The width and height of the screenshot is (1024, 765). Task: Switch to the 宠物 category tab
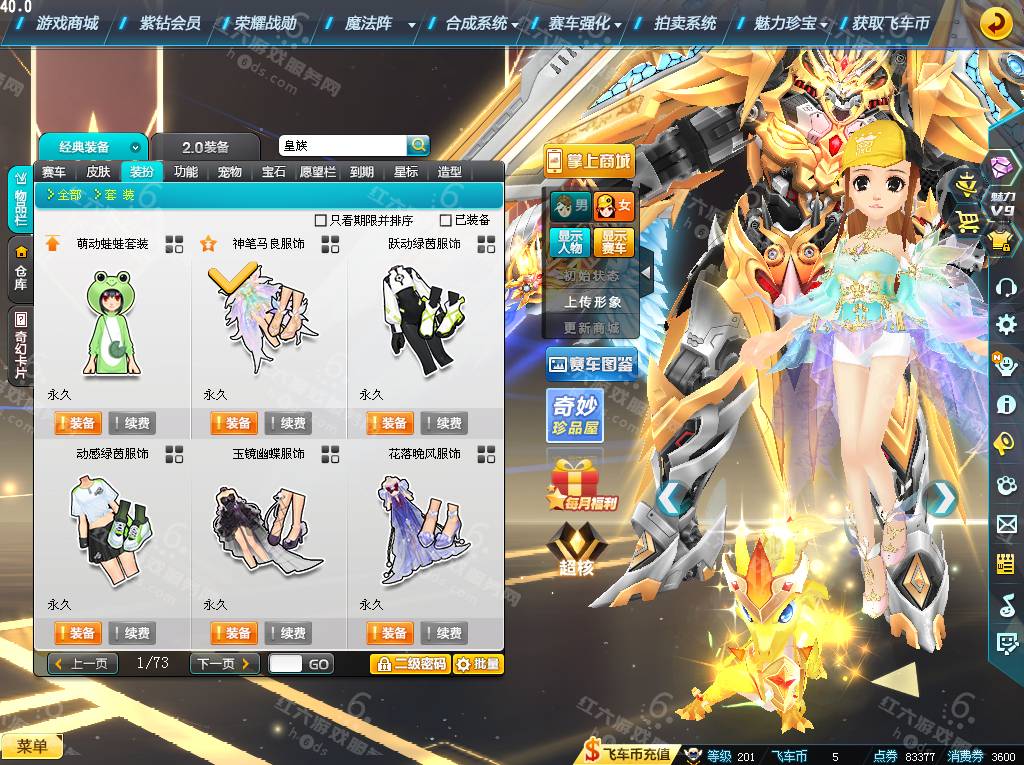pos(230,172)
